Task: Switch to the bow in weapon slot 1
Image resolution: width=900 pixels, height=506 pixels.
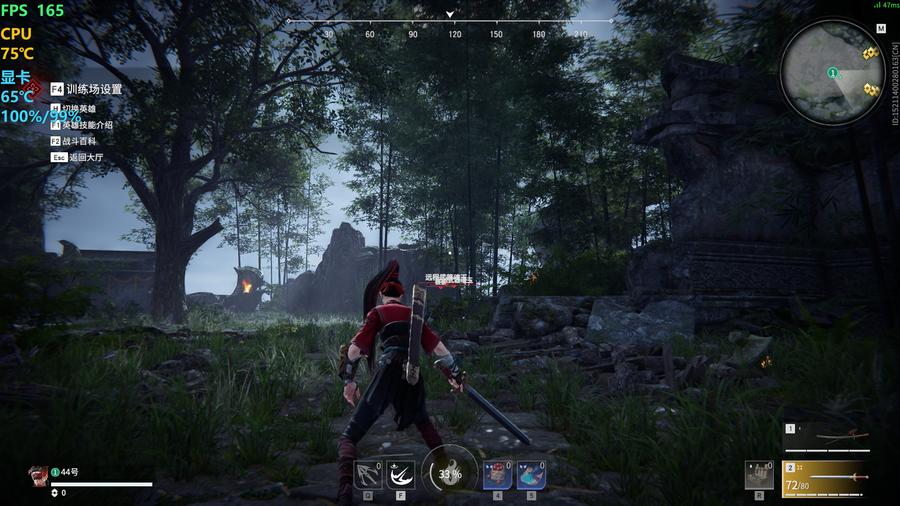Action: [x=836, y=437]
